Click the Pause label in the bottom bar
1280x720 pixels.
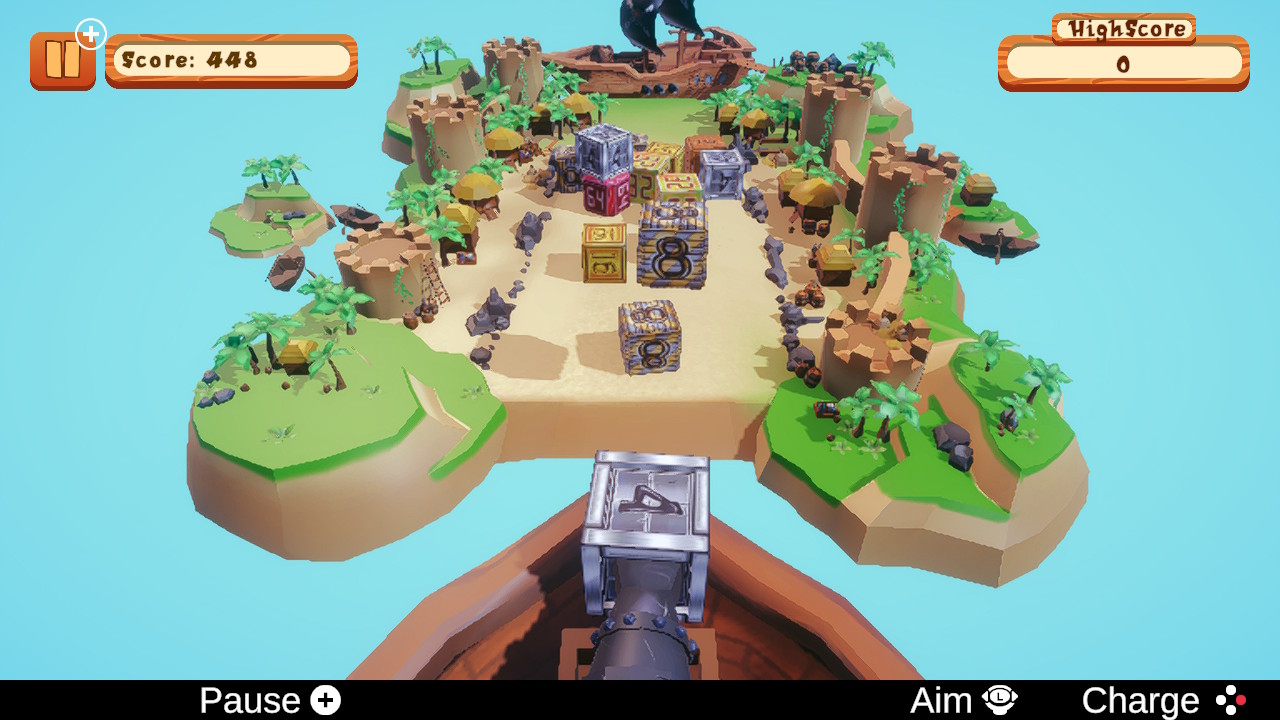click(252, 699)
